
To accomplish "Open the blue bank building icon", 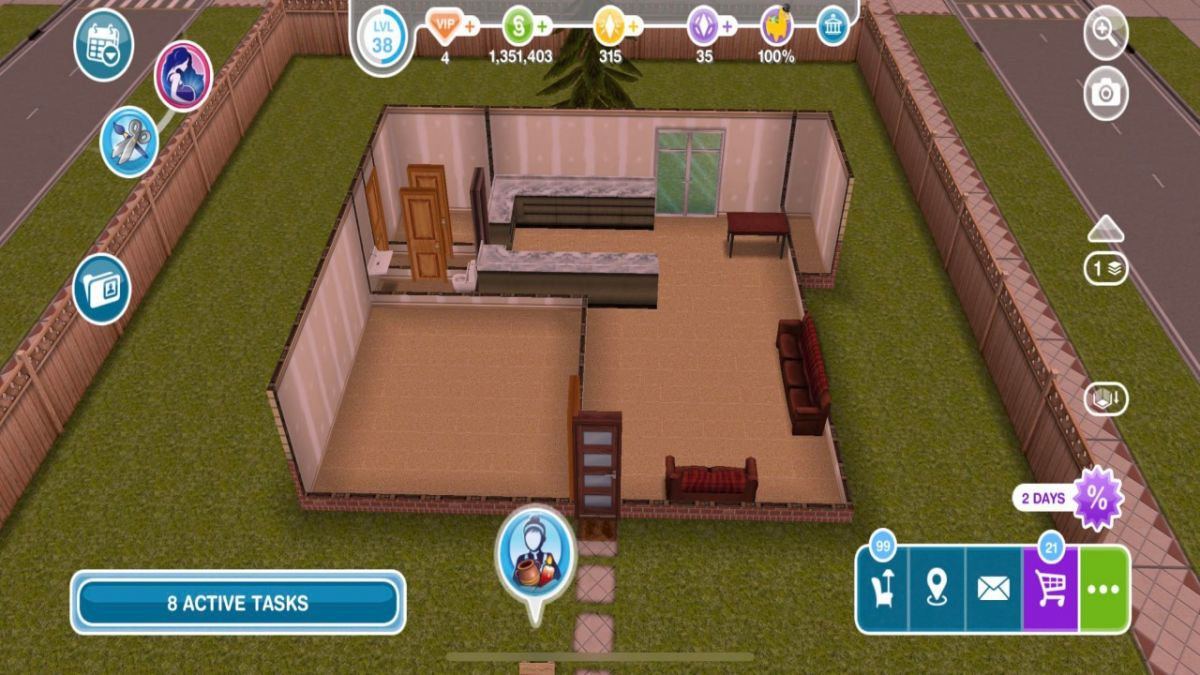I will tap(832, 25).
